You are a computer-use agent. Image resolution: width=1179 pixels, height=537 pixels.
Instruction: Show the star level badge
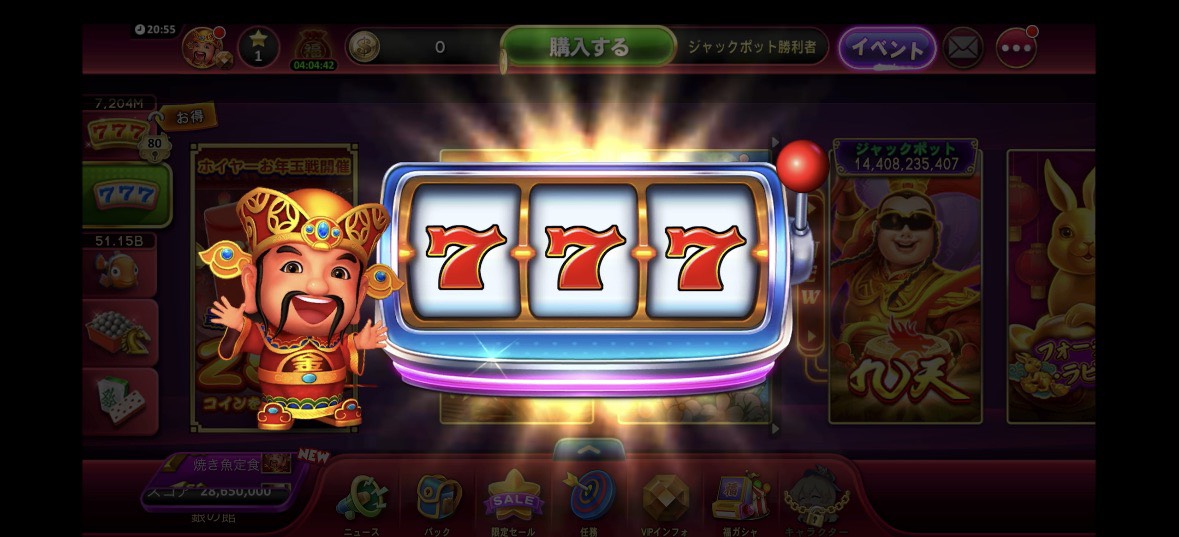click(258, 48)
